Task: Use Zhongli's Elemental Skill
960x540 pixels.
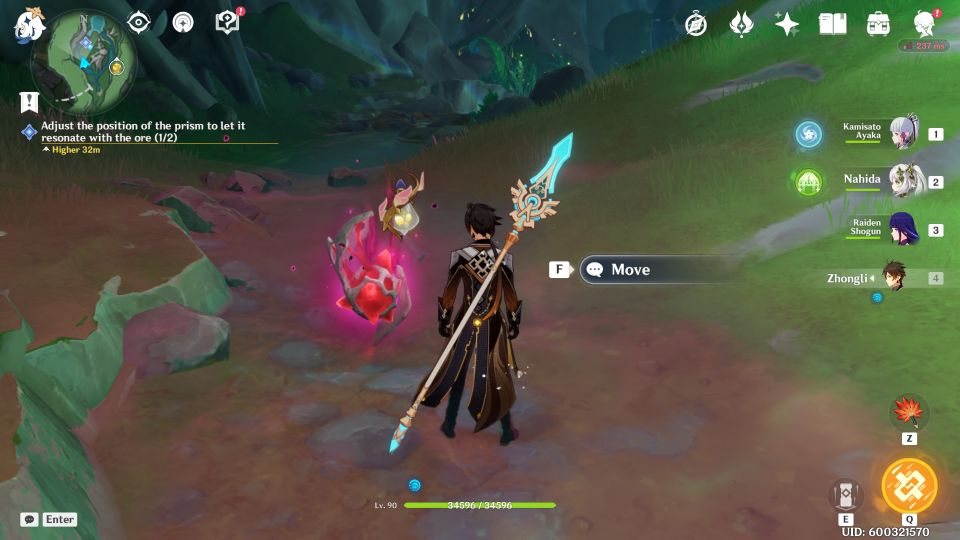Action: (x=846, y=494)
